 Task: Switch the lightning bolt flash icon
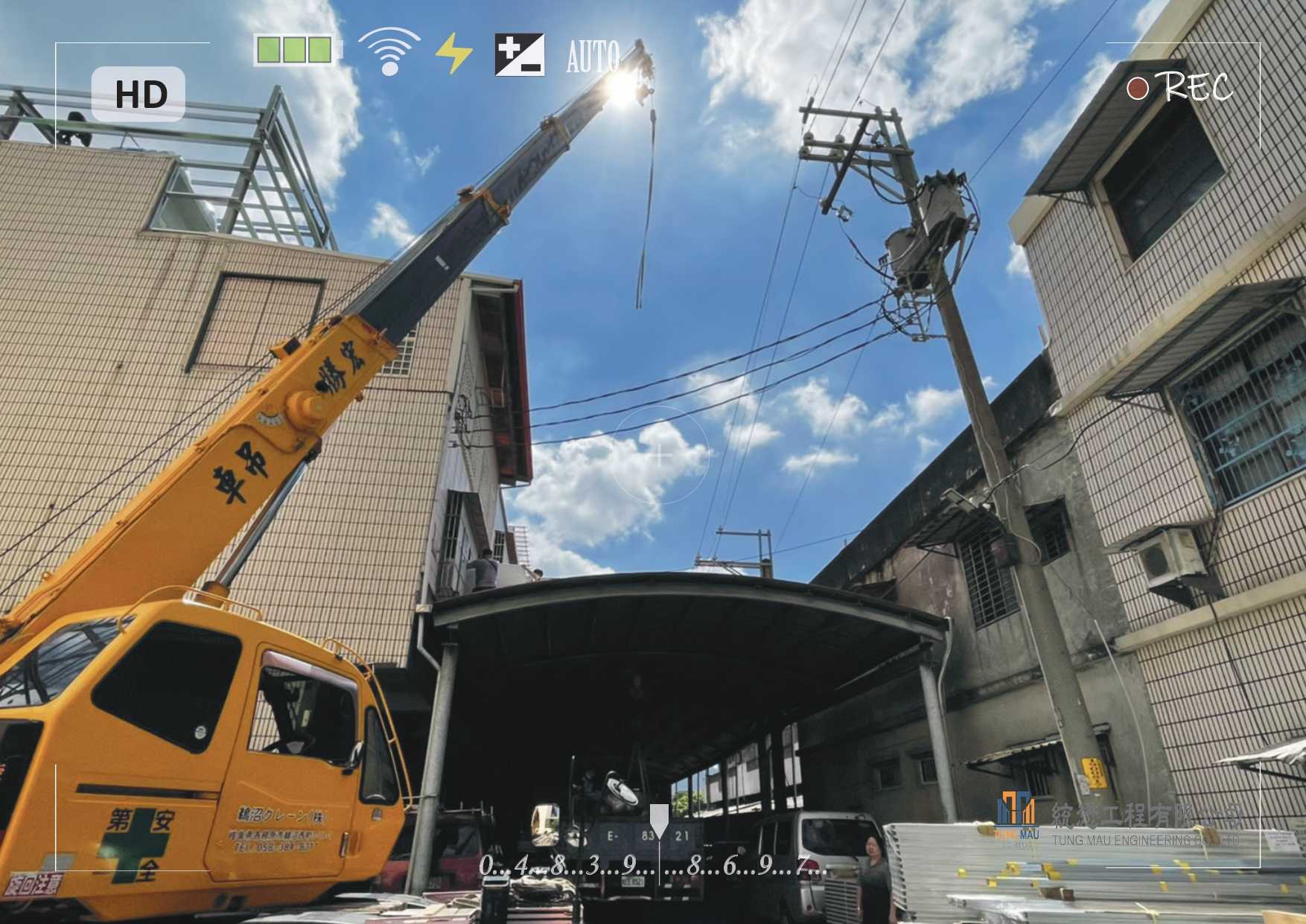tap(453, 54)
